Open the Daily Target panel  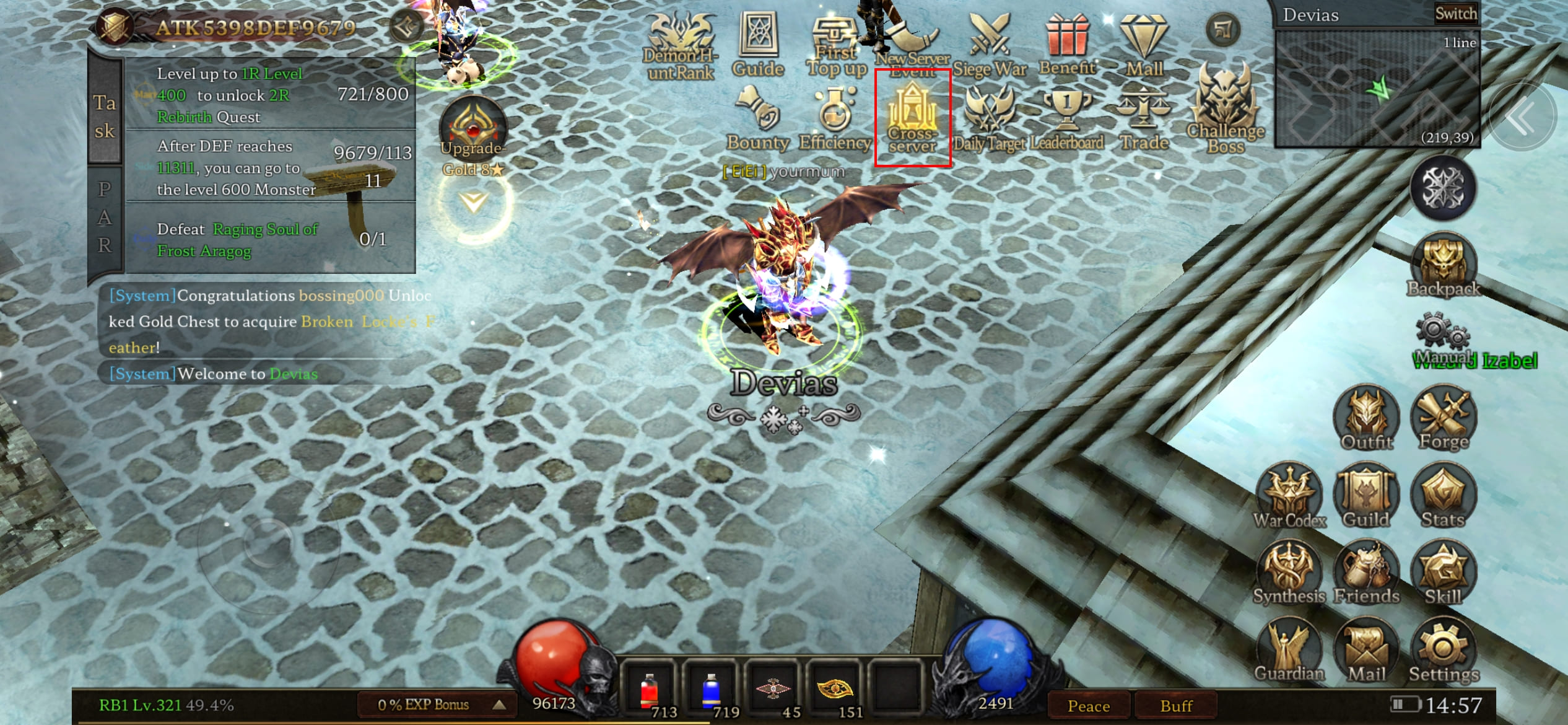click(x=989, y=119)
